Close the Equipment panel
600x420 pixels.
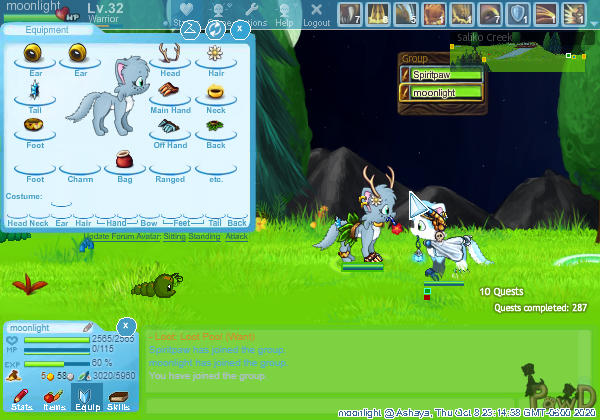tap(241, 29)
